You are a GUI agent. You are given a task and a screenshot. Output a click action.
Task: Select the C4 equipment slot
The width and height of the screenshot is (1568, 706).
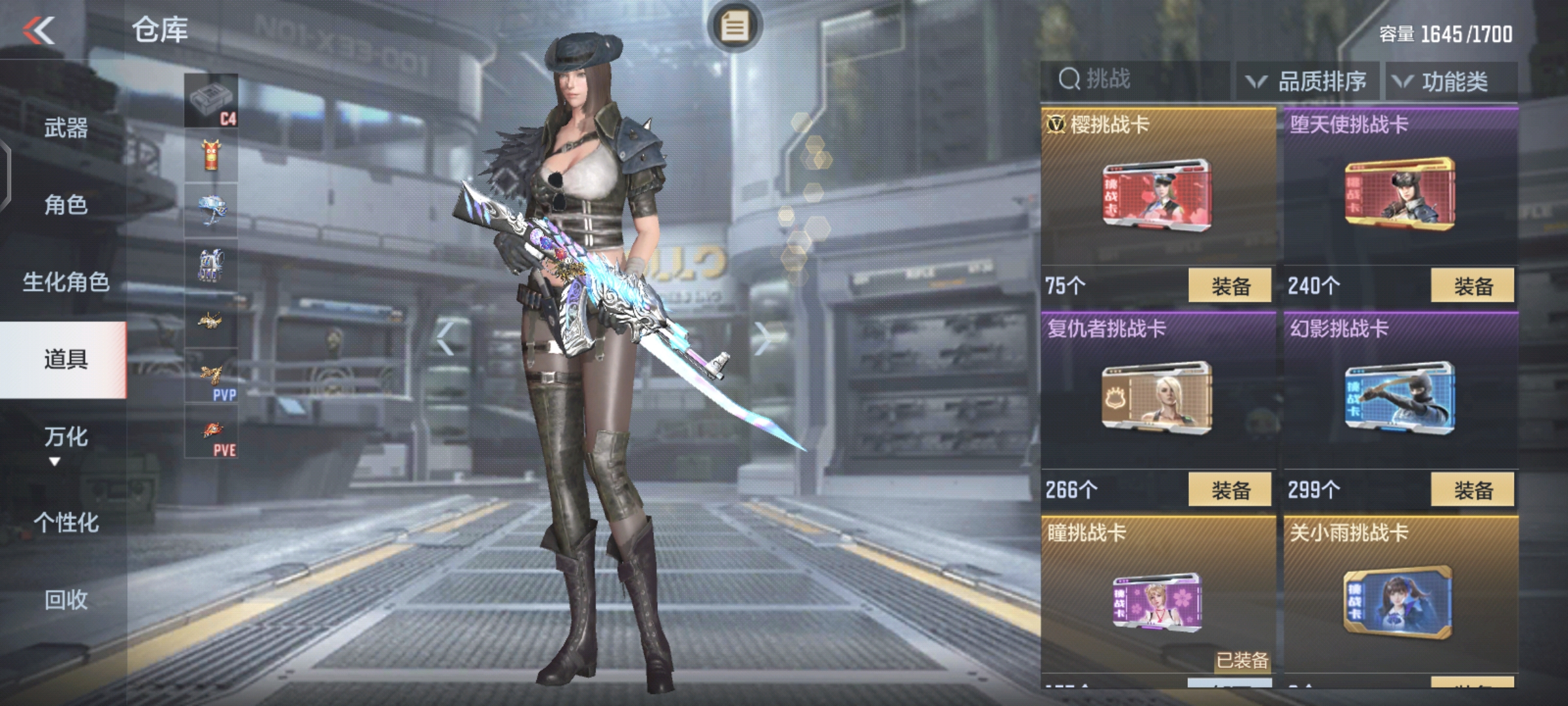click(x=211, y=101)
